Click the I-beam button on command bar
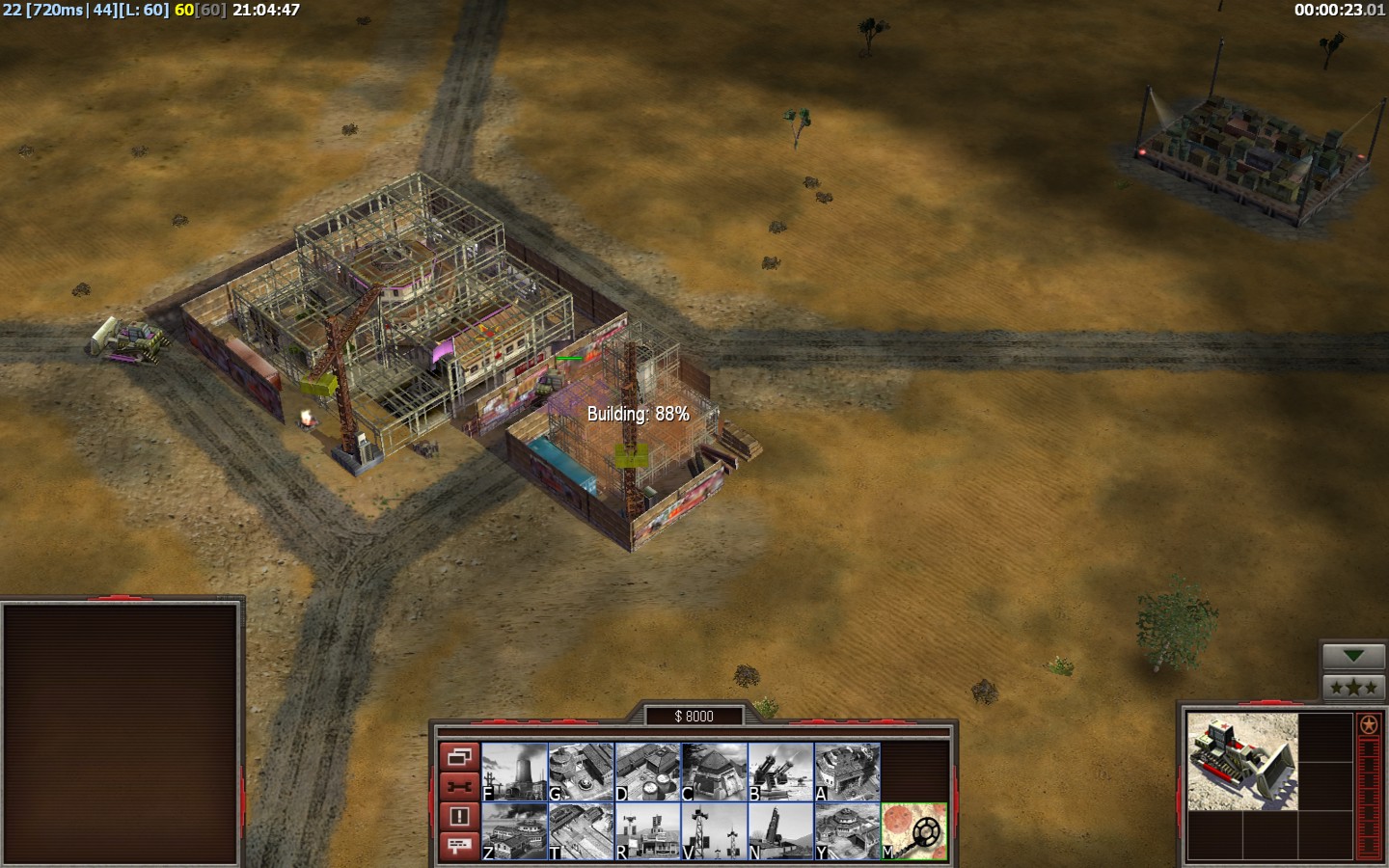 (x=459, y=786)
